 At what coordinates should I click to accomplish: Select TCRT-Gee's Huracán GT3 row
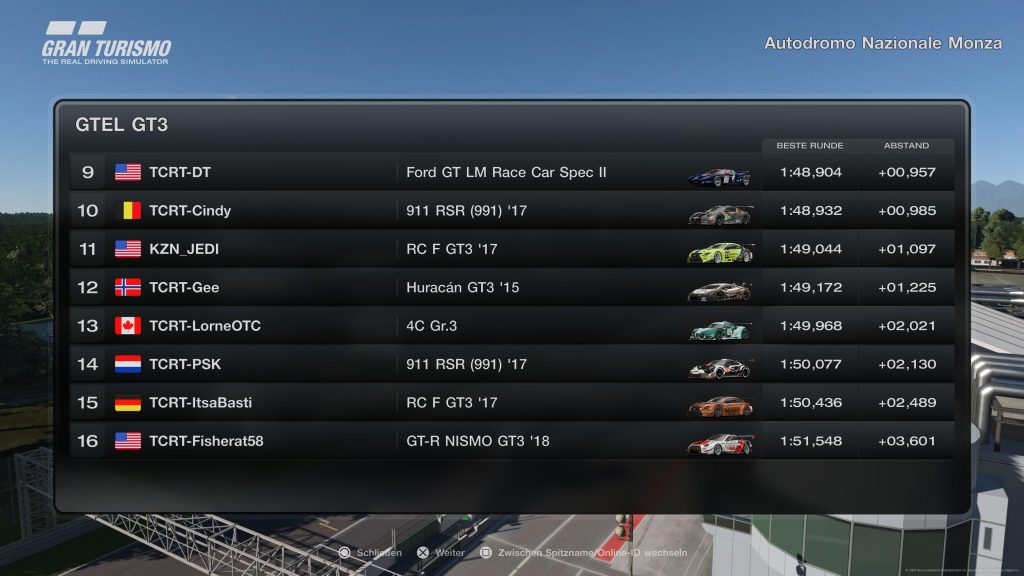tap(510, 288)
